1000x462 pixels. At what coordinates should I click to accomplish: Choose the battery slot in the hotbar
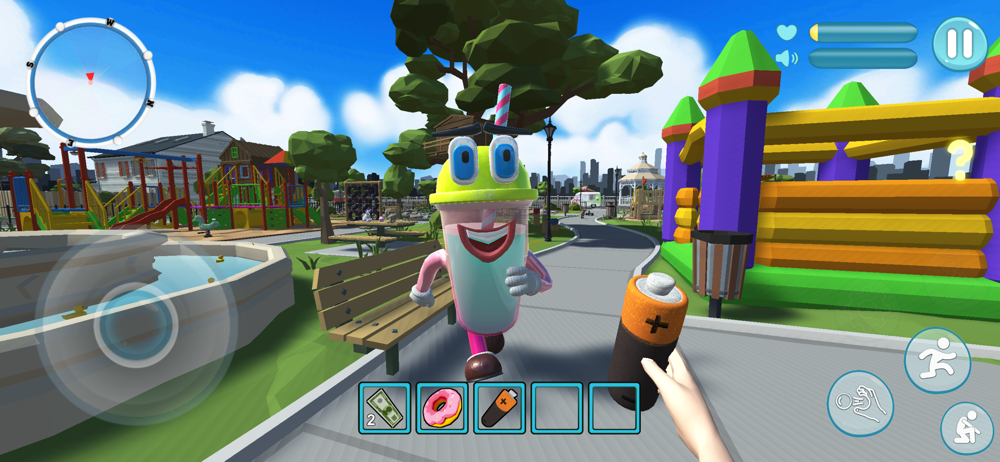coord(499,408)
